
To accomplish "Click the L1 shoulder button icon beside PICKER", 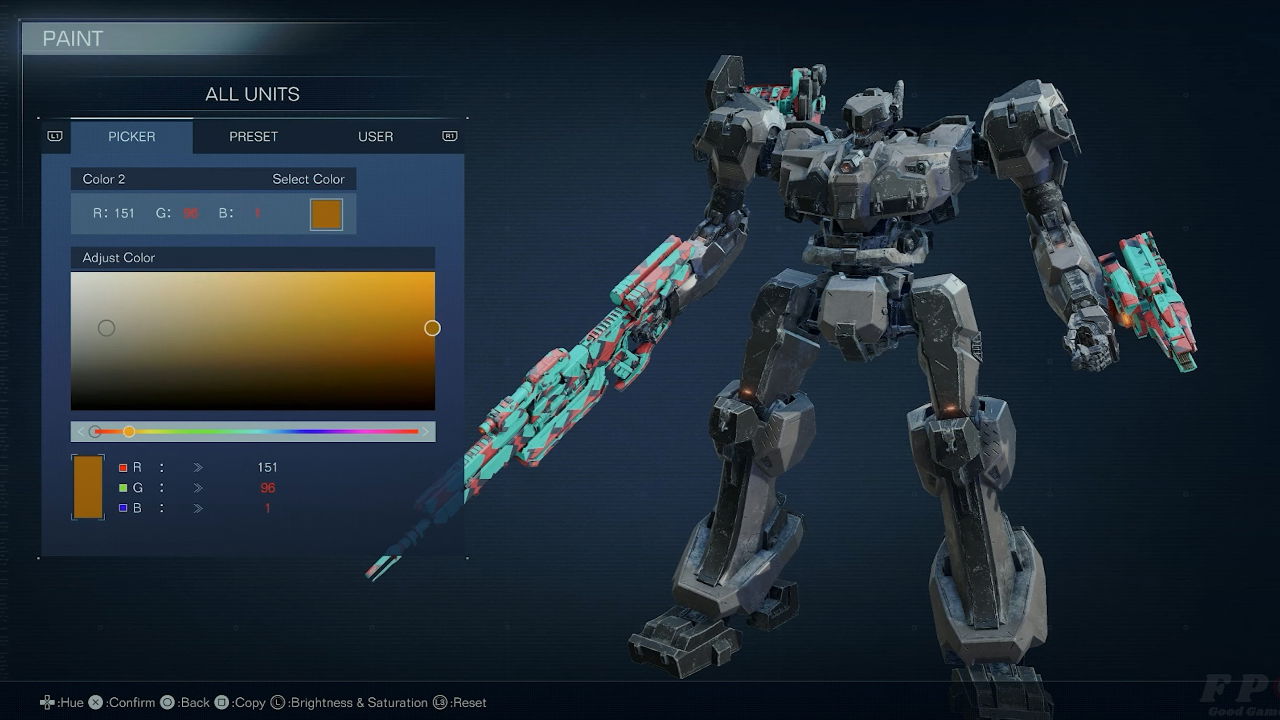I will click(55, 136).
